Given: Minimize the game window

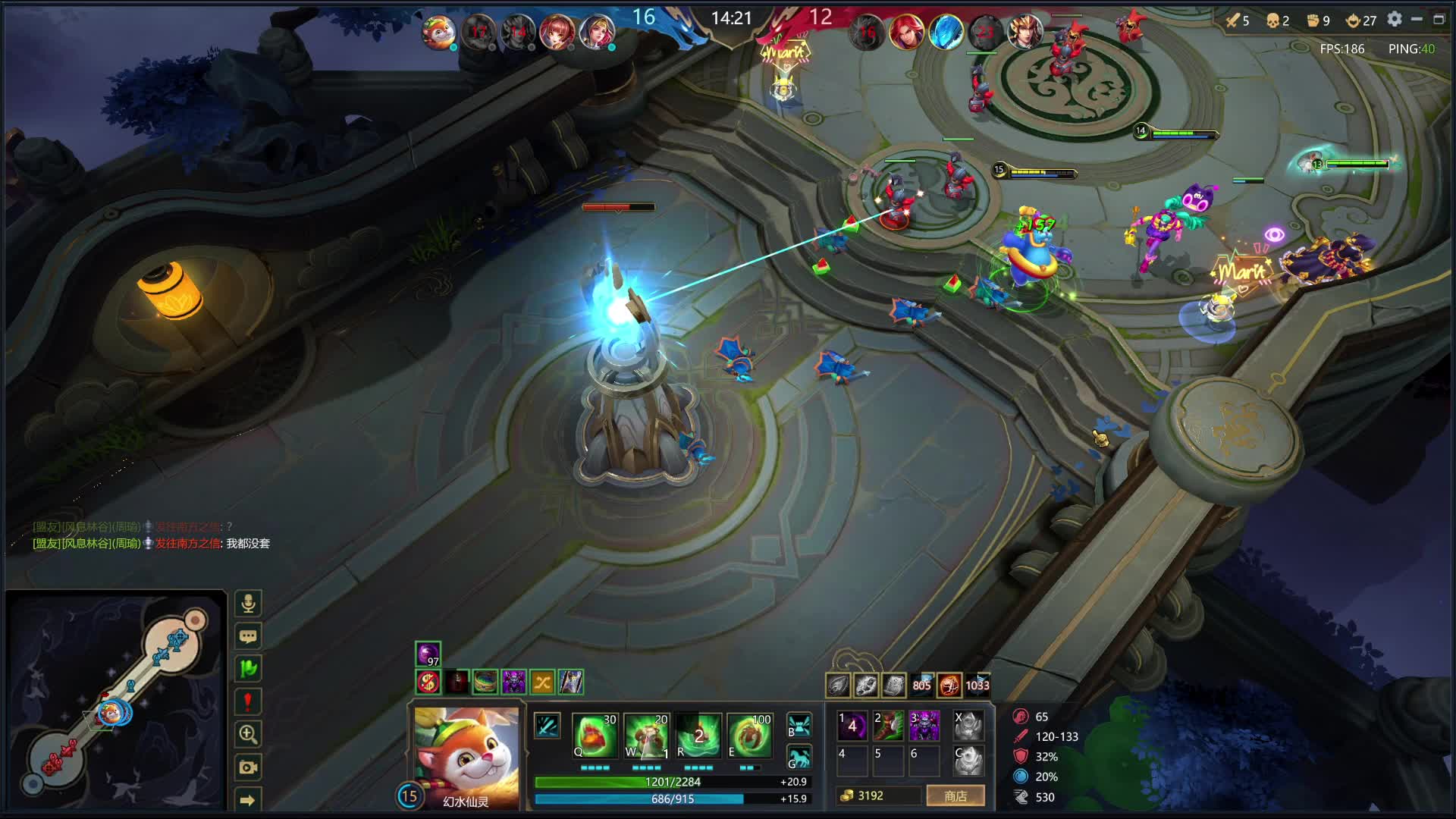Looking at the screenshot, I should 1417,20.
